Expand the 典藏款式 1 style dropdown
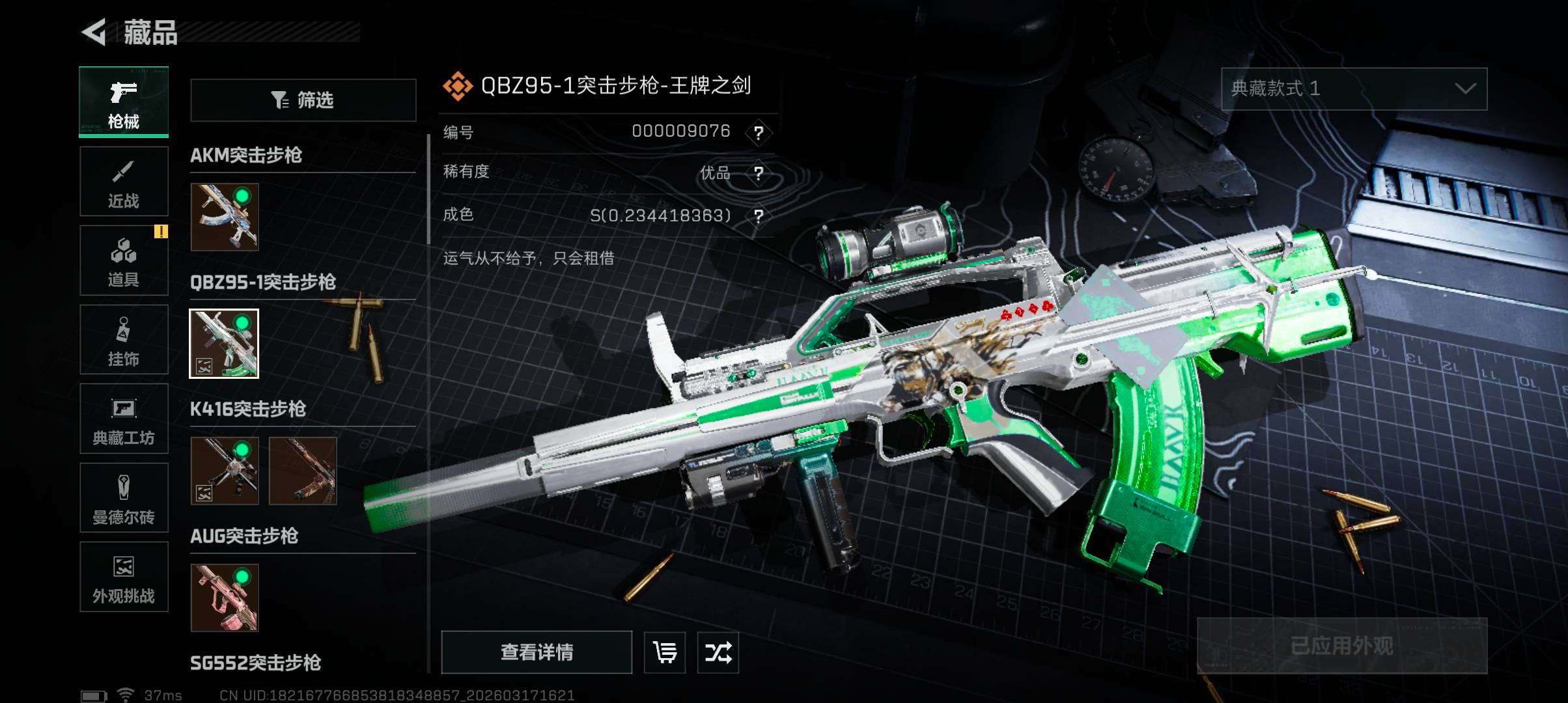The image size is (1568, 703). point(1354,89)
